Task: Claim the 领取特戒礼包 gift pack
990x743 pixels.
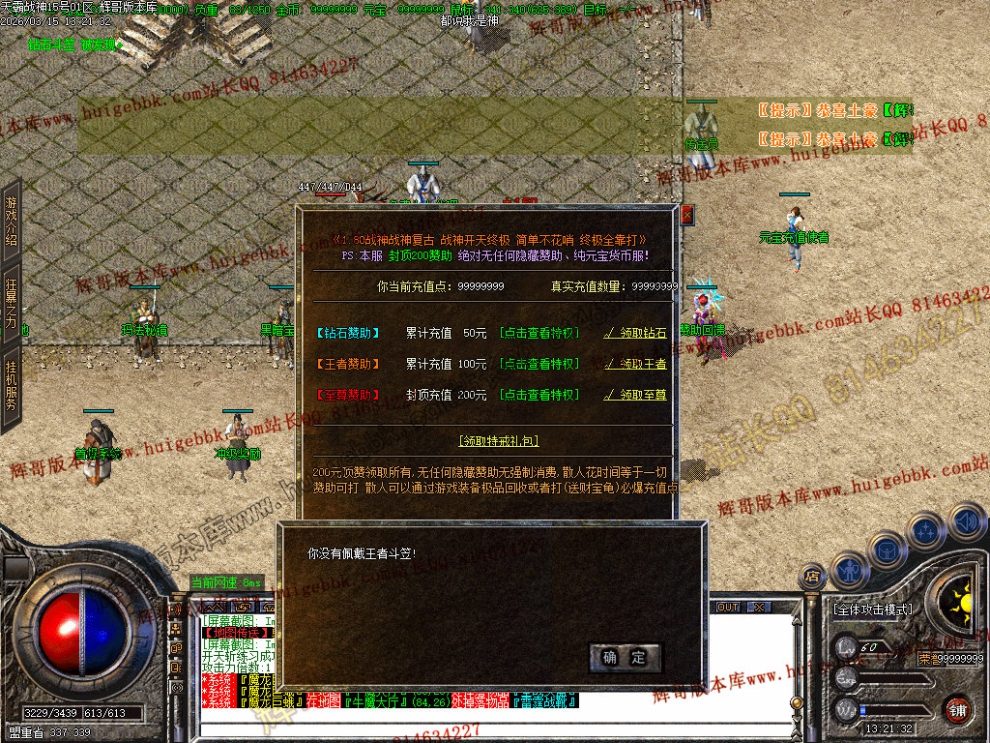Action: coord(499,441)
